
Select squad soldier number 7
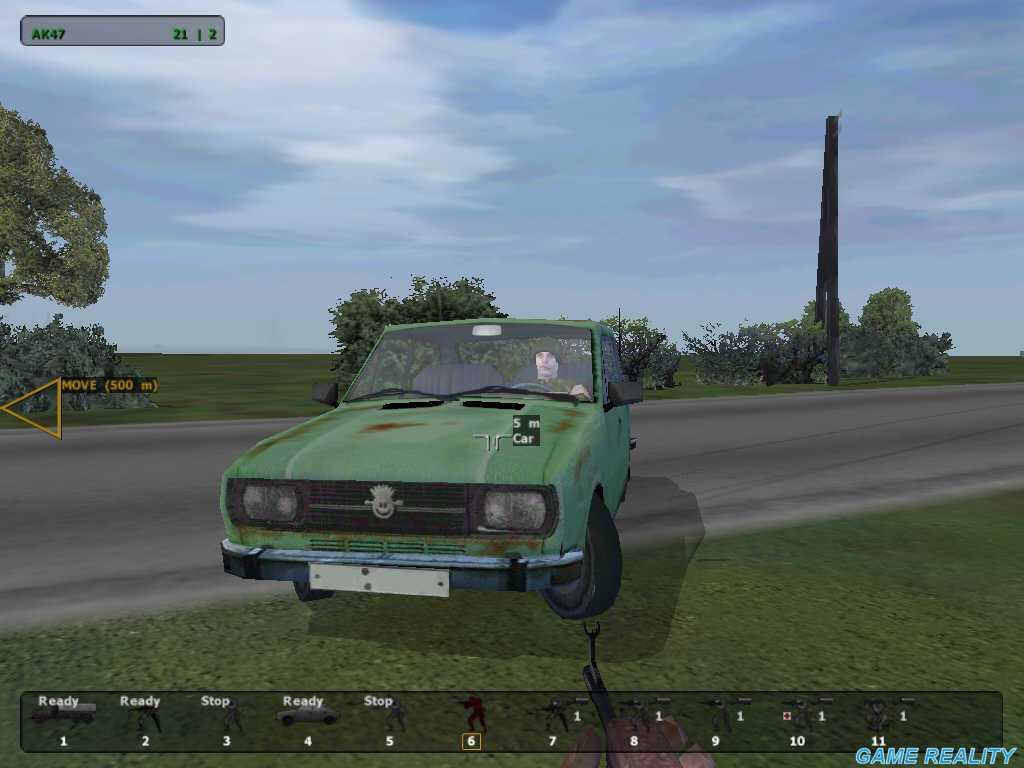pyautogui.click(x=555, y=715)
